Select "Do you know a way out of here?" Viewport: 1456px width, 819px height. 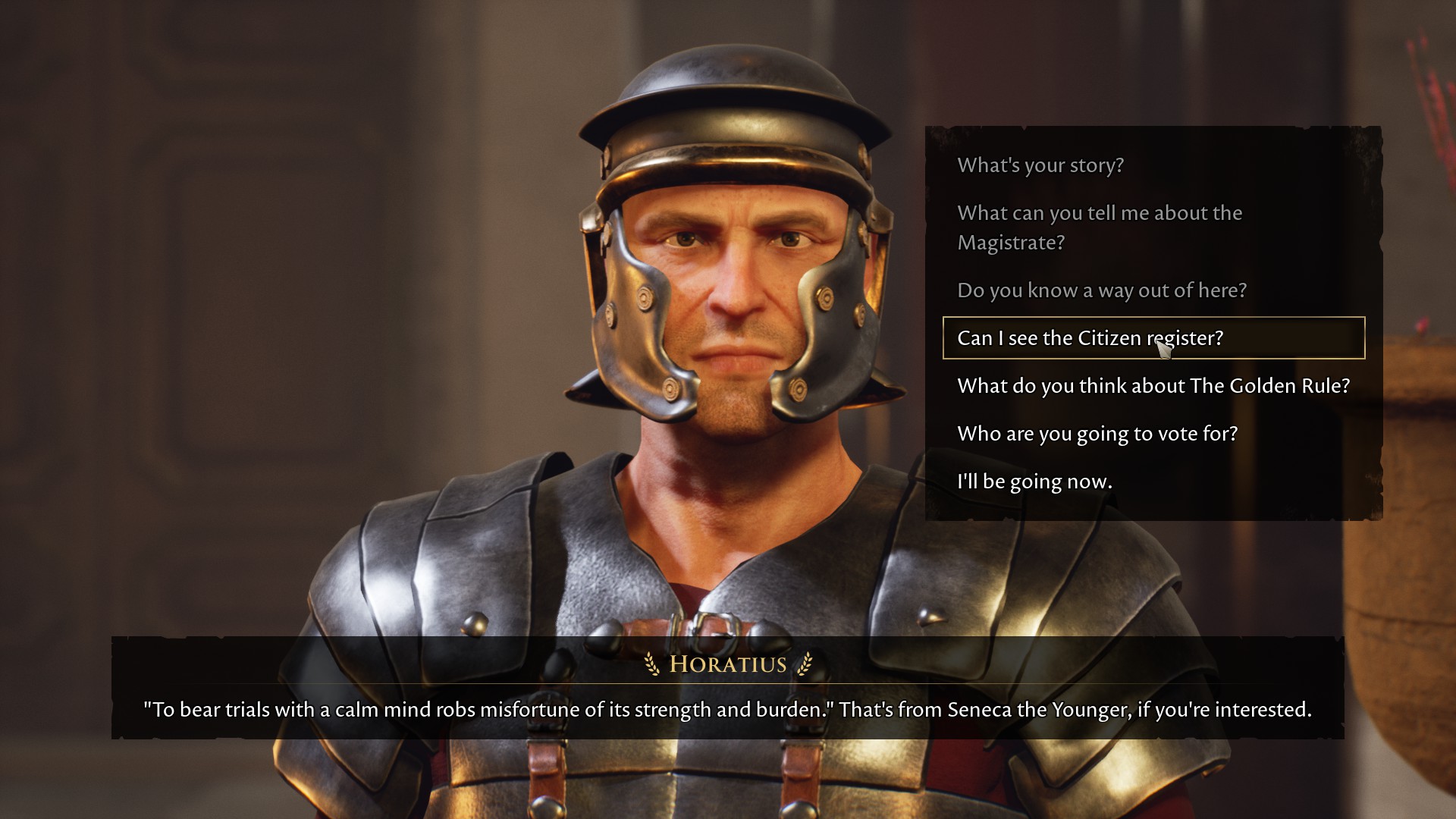coord(1101,290)
